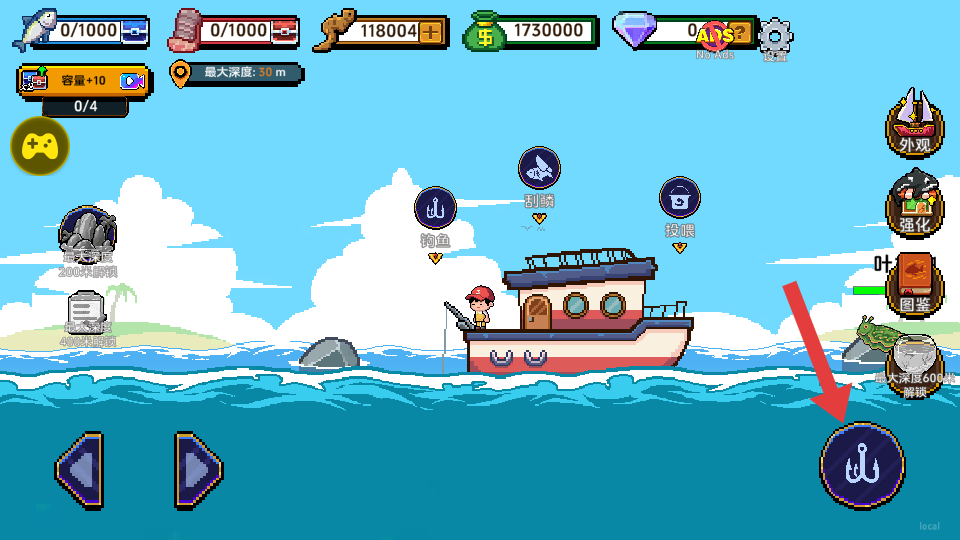Open the 强化 upgrade menu
The height and width of the screenshot is (540, 960).
point(914,203)
